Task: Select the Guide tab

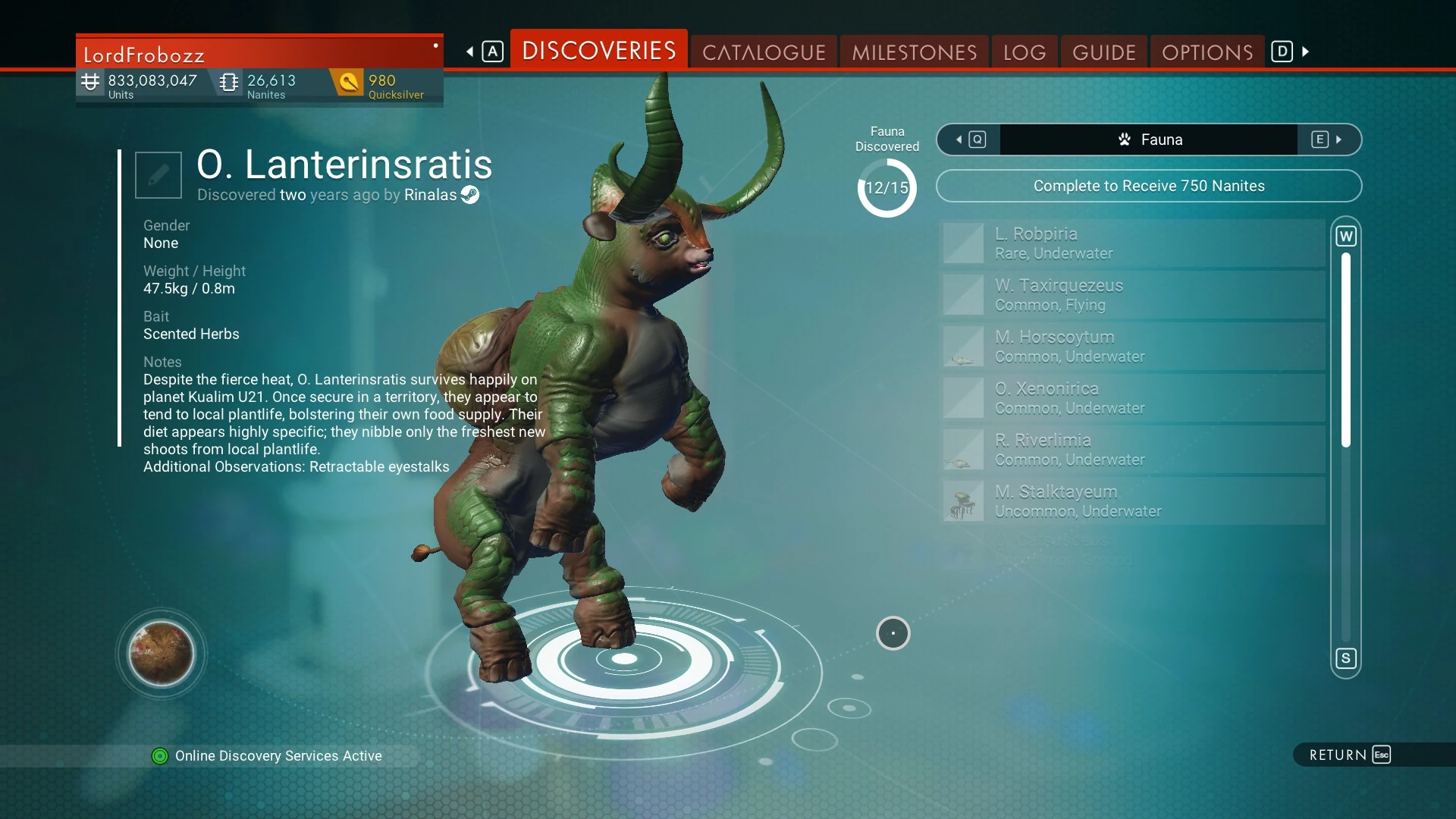Action: (x=1103, y=52)
